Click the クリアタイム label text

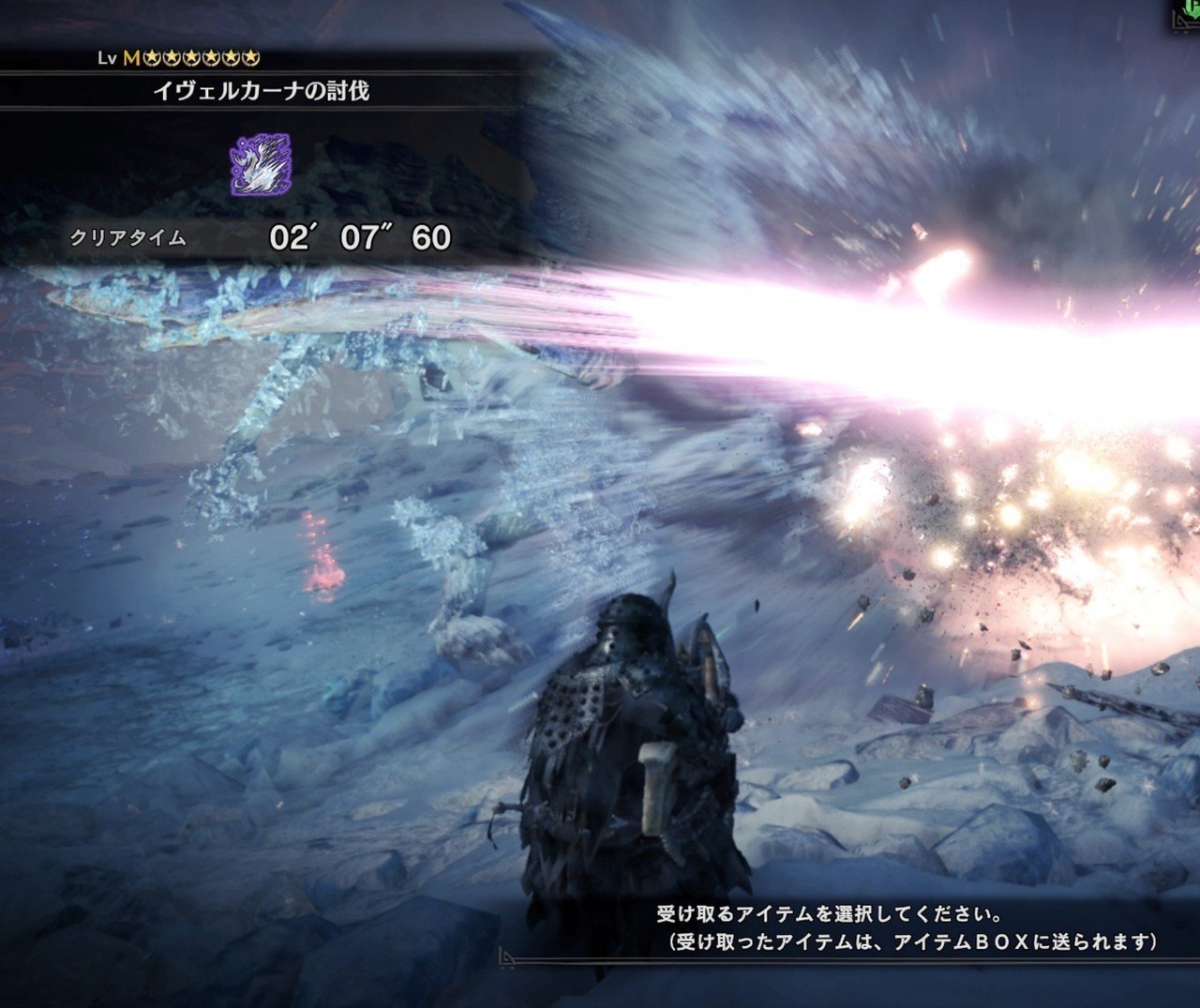[x=128, y=237]
